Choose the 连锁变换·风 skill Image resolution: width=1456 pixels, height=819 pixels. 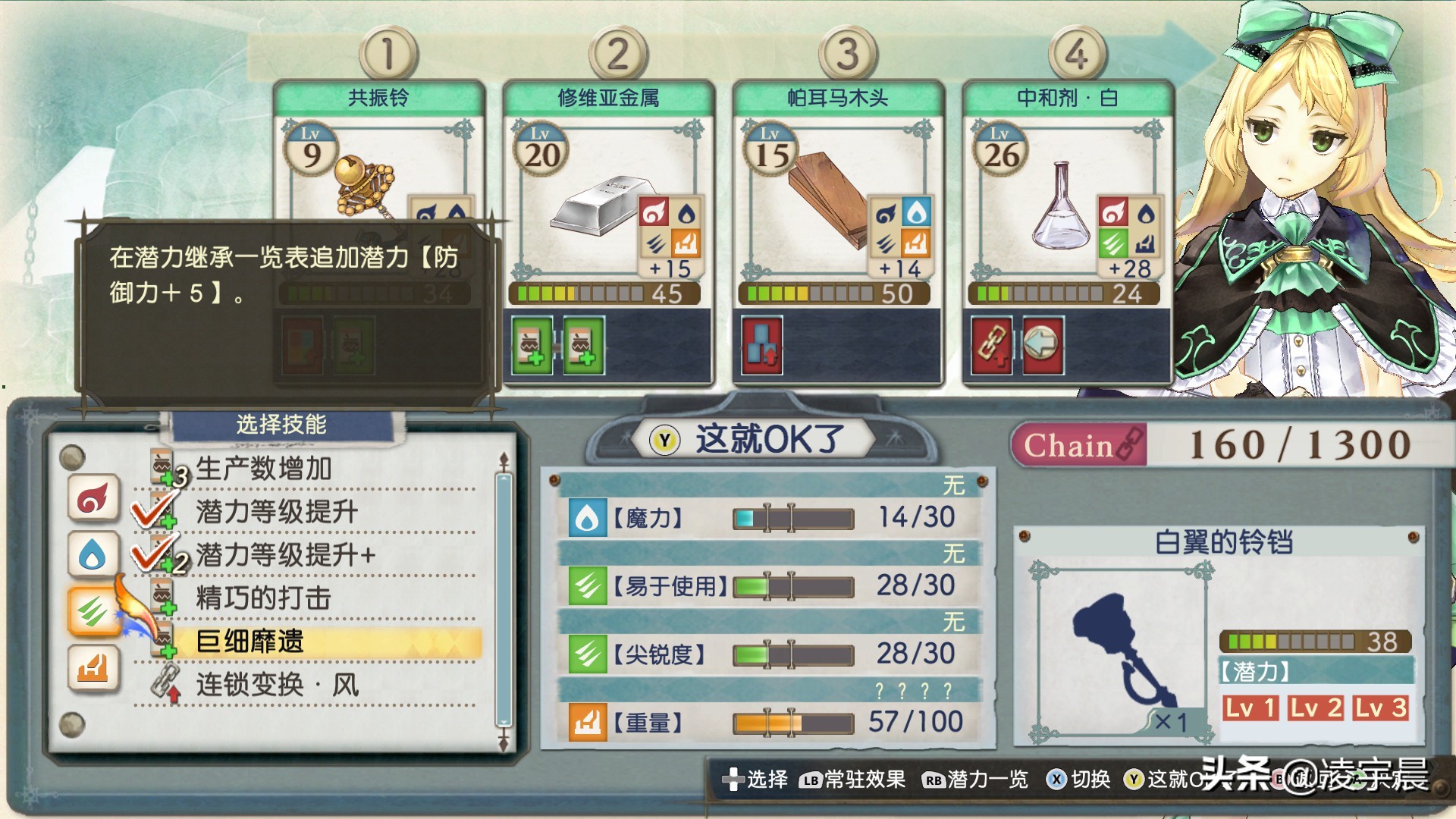277,685
